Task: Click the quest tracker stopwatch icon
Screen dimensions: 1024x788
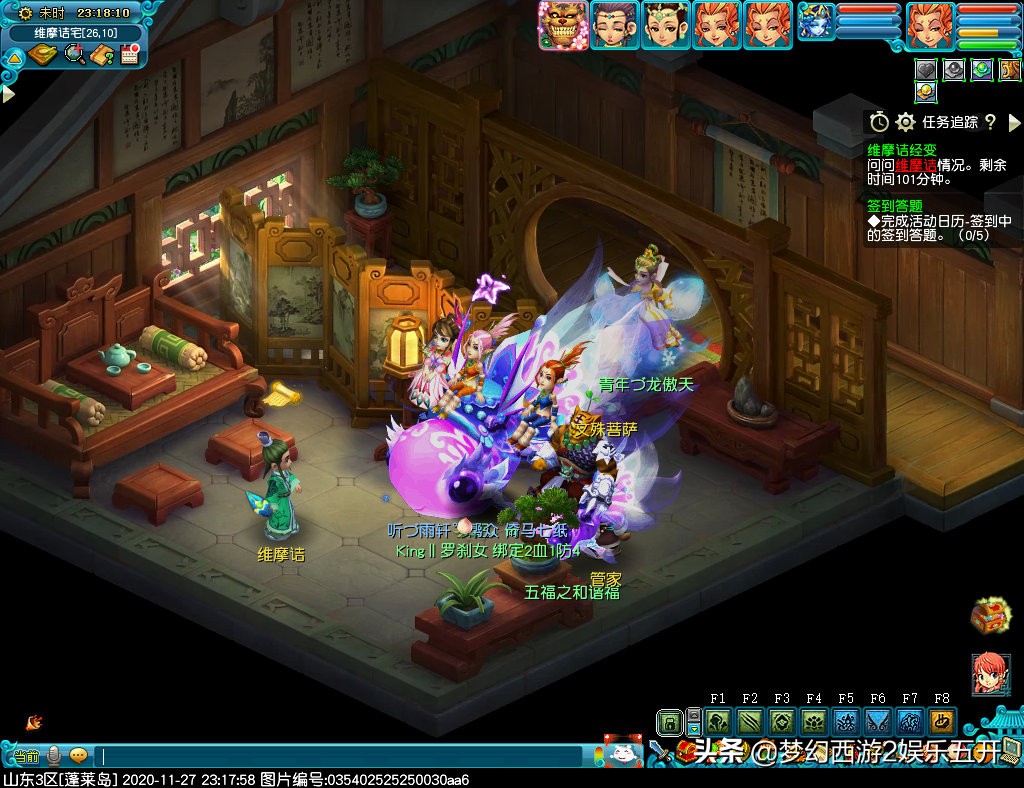Action: tap(879, 122)
